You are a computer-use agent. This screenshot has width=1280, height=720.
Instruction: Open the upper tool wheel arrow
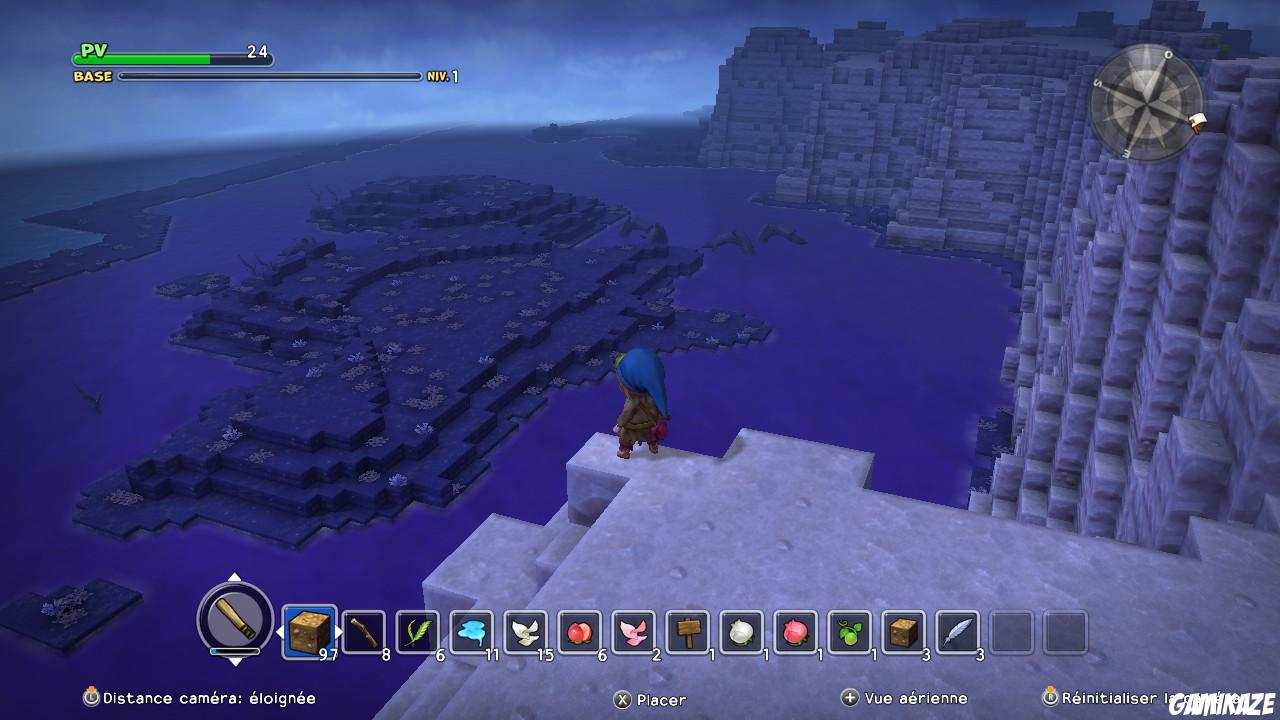coord(235,576)
